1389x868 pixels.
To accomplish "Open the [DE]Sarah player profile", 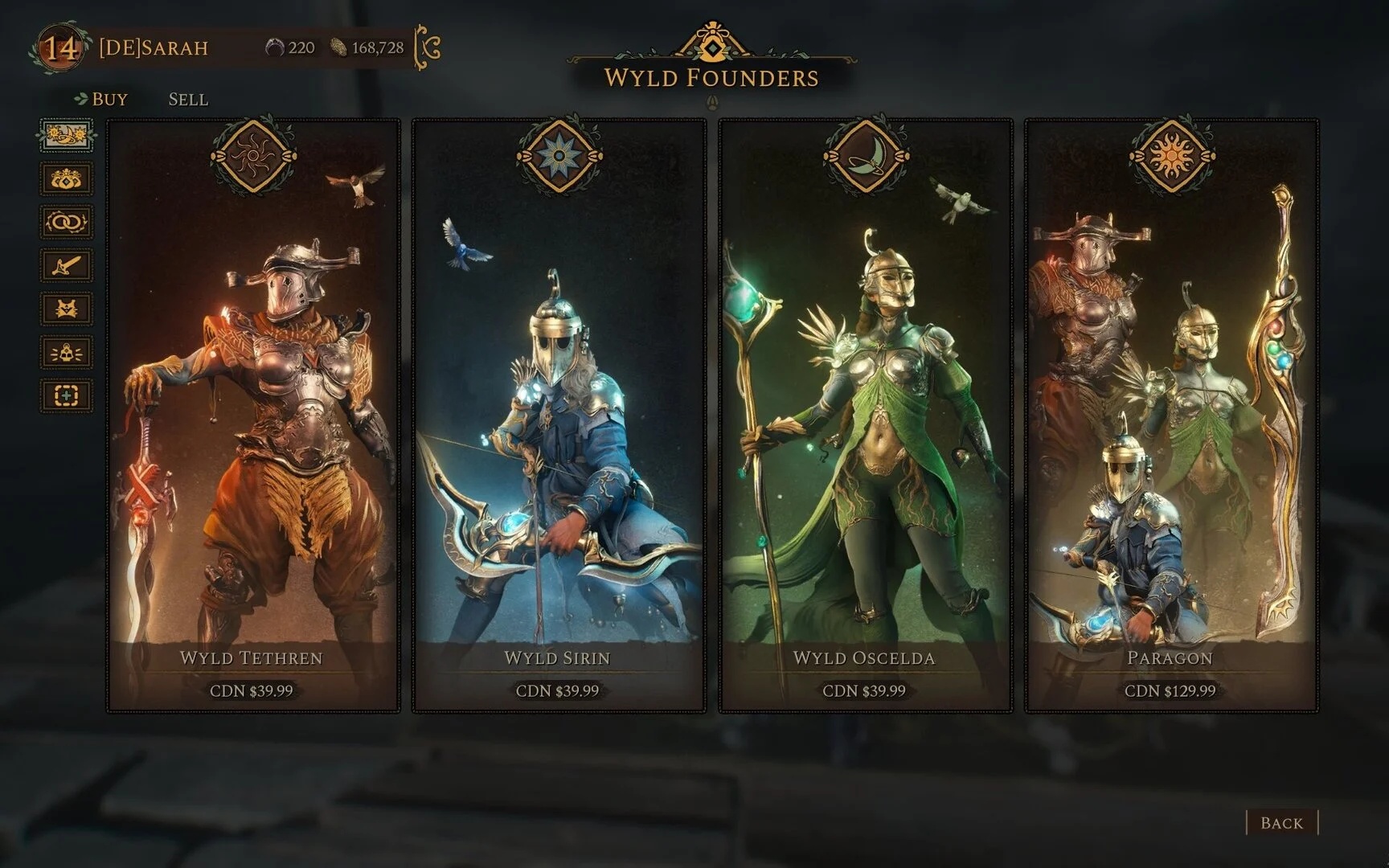I will (x=153, y=48).
